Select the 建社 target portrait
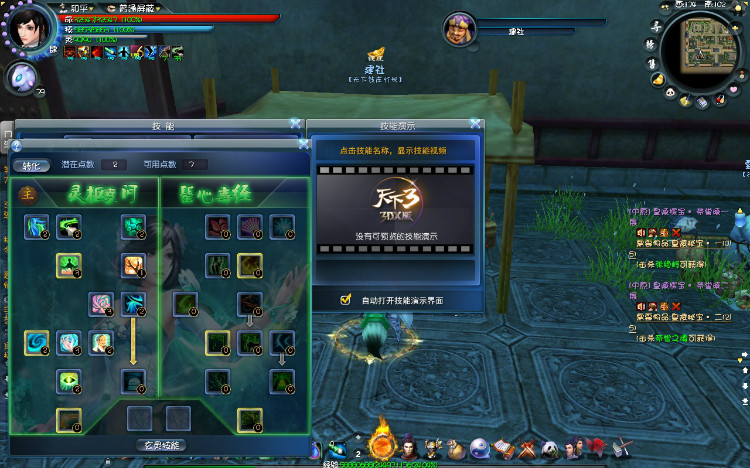The width and height of the screenshot is (750, 468). 459,29
